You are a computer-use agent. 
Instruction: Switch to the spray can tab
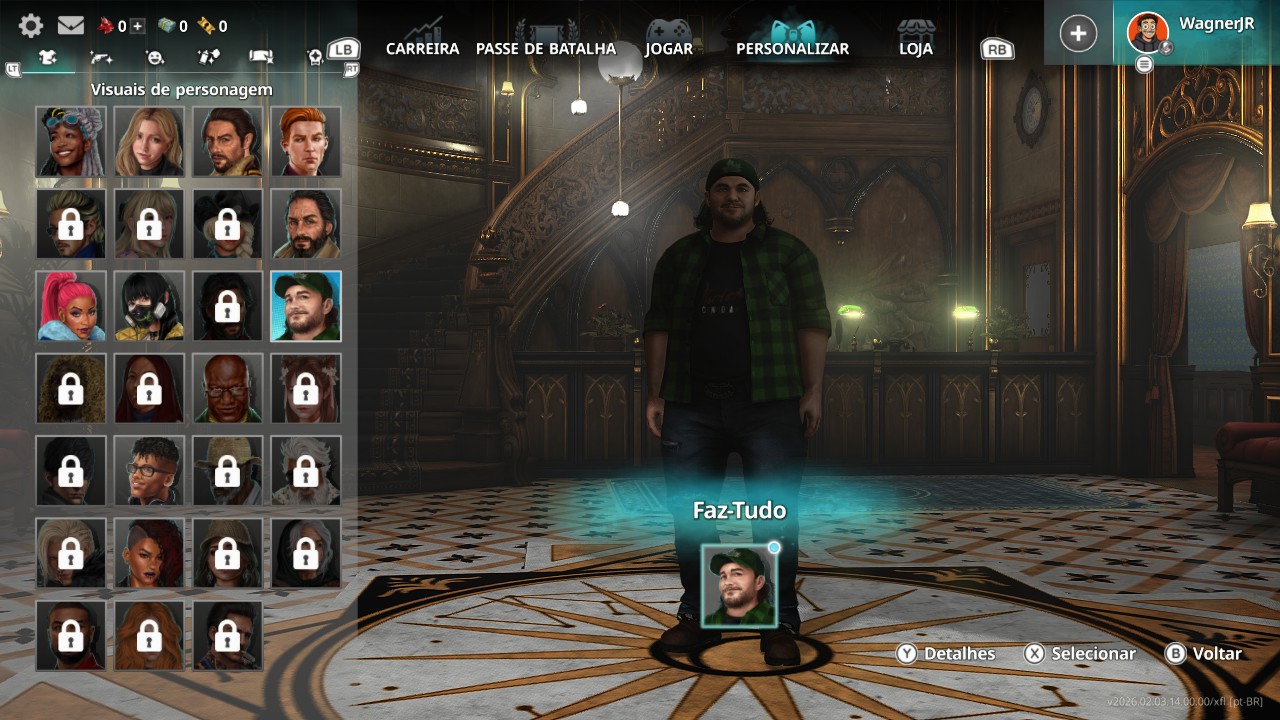click(208, 58)
